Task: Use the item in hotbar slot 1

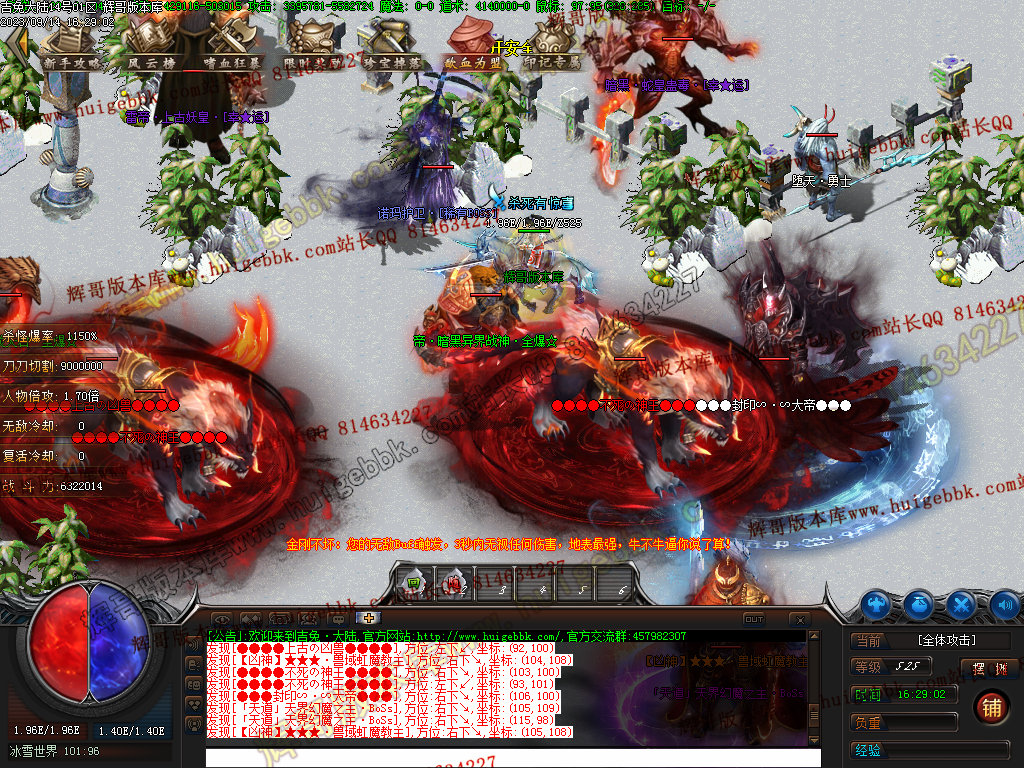Action: tap(415, 583)
